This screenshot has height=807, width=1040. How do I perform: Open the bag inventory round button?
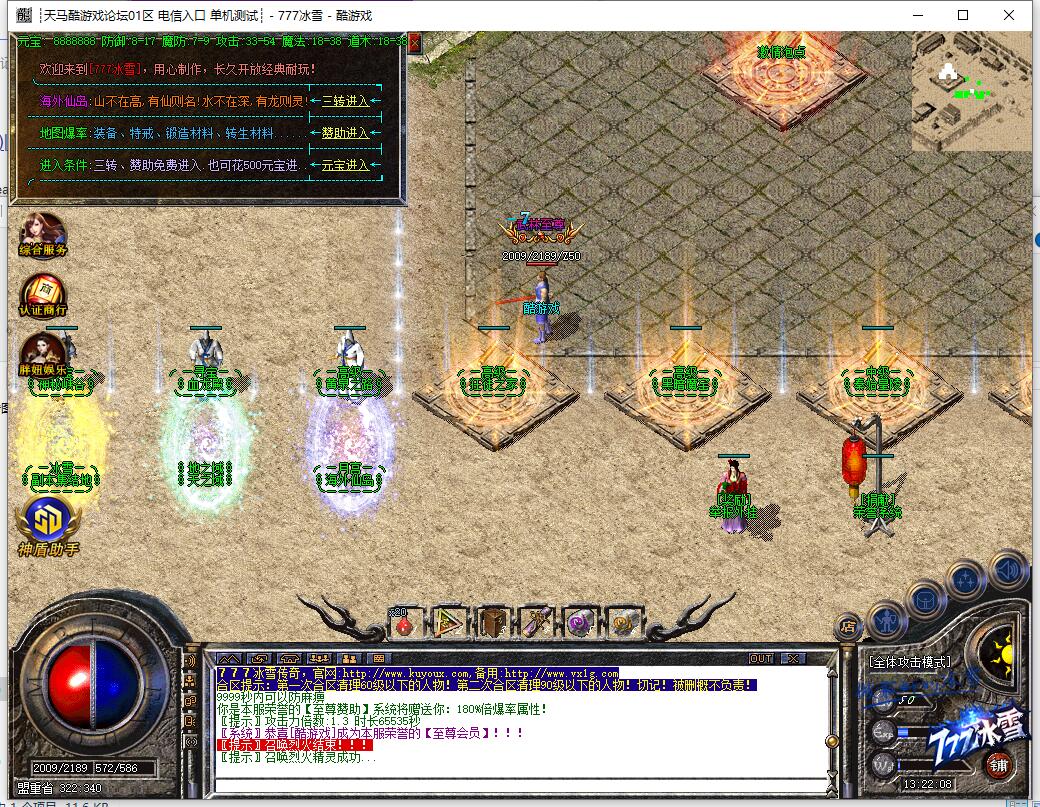click(925, 598)
